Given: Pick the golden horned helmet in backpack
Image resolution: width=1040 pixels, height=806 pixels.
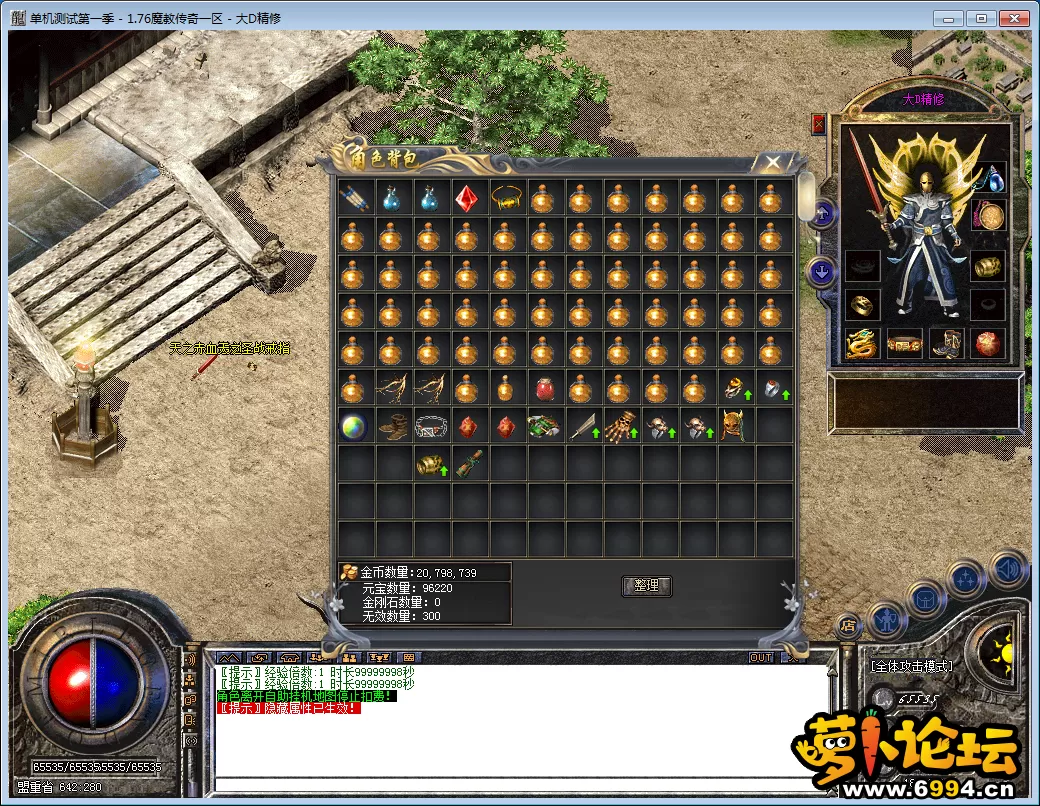Looking at the screenshot, I should coord(733,426).
